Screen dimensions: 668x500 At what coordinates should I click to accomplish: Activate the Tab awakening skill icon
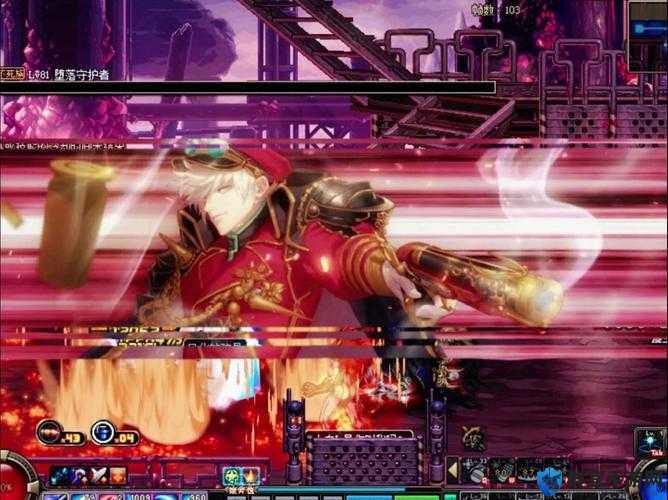point(648,442)
